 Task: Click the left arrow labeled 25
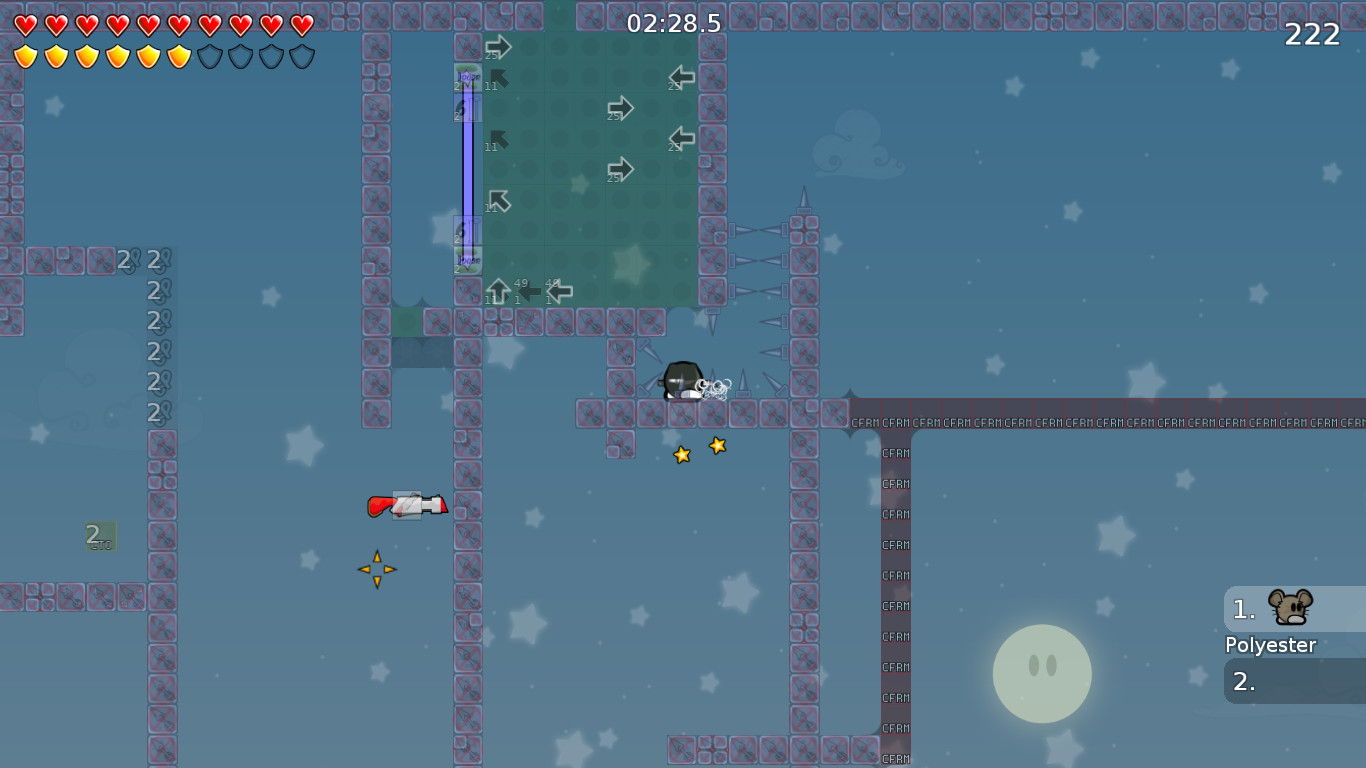(683, 79)
